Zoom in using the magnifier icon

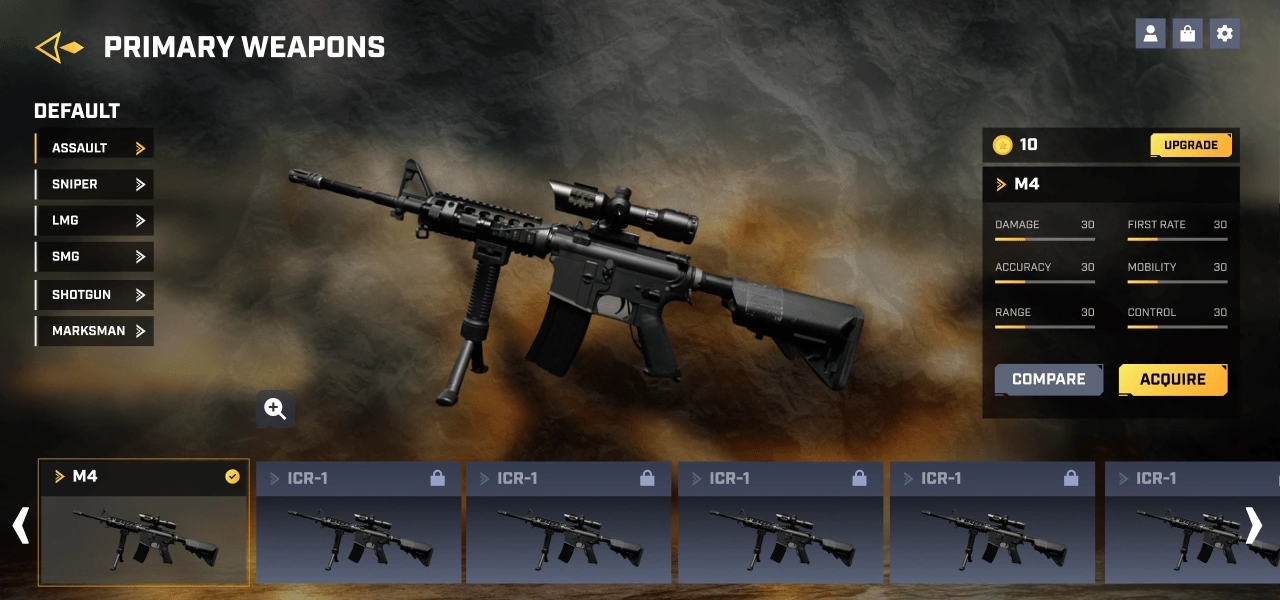tap(275, 408)
